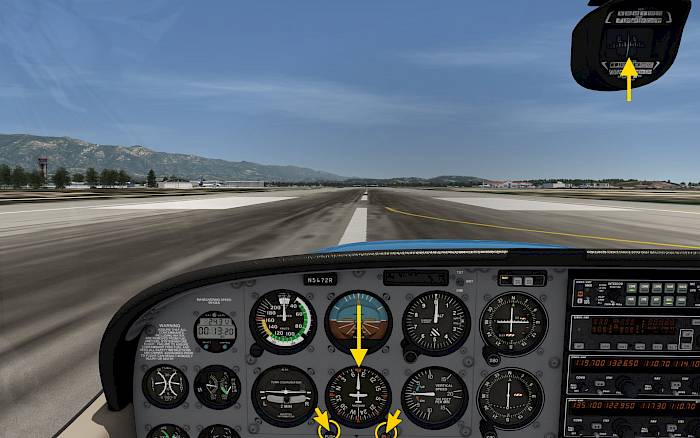This screenshot has height=438, width=700.
Task: Select the attitude indicator artificial horizon
Action: [x=358, y=321]
